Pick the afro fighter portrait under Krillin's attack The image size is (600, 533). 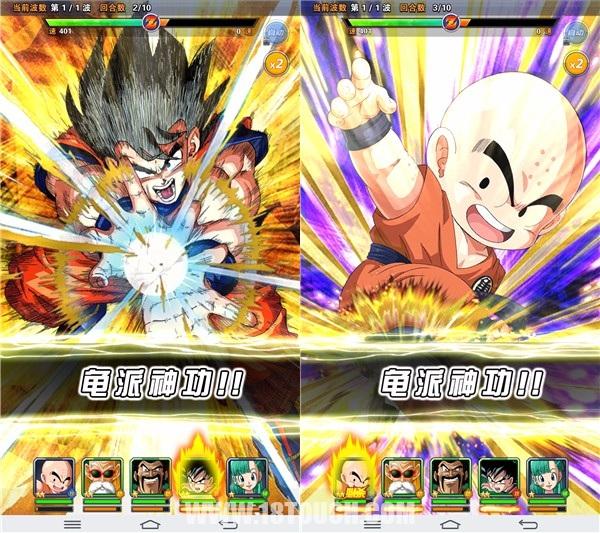coord(450,478)
